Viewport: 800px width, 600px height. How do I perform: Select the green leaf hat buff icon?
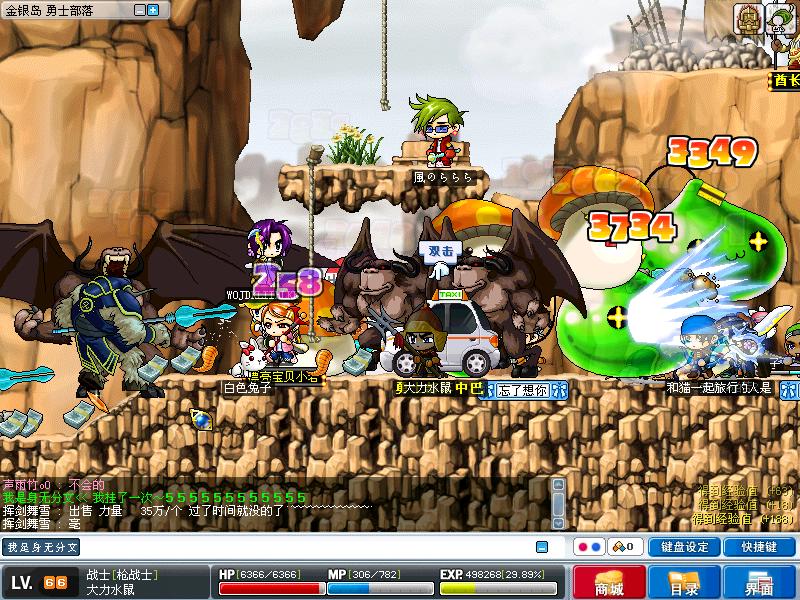(x=781, y=18)
